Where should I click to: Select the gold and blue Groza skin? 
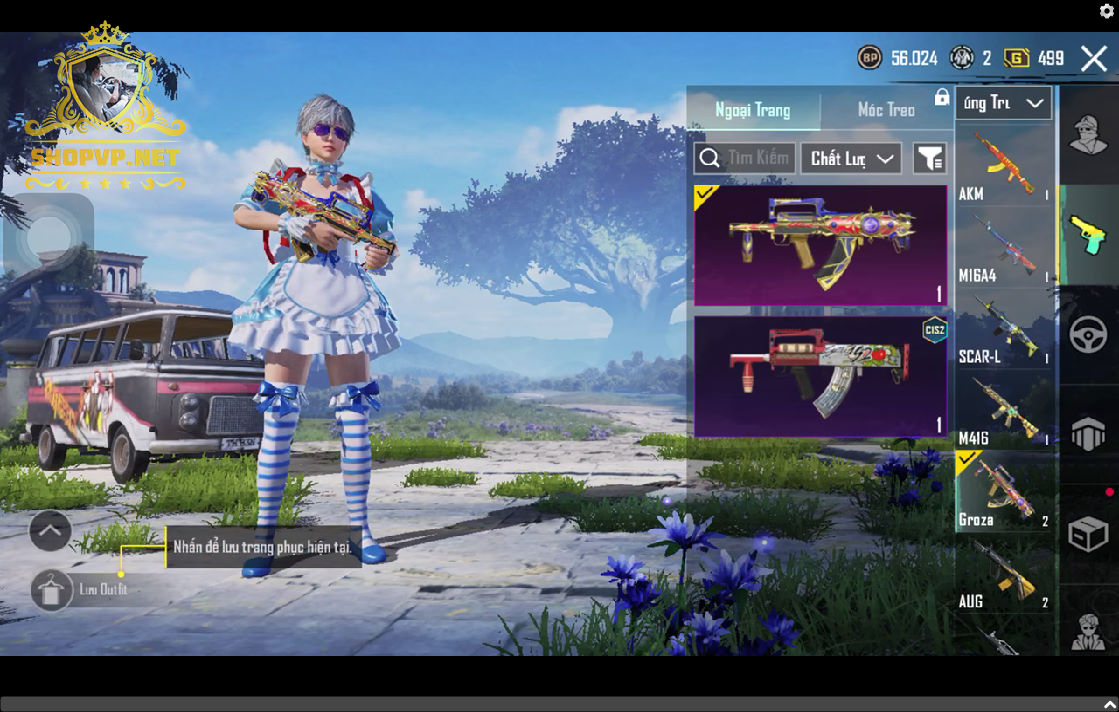click(820, 245)
